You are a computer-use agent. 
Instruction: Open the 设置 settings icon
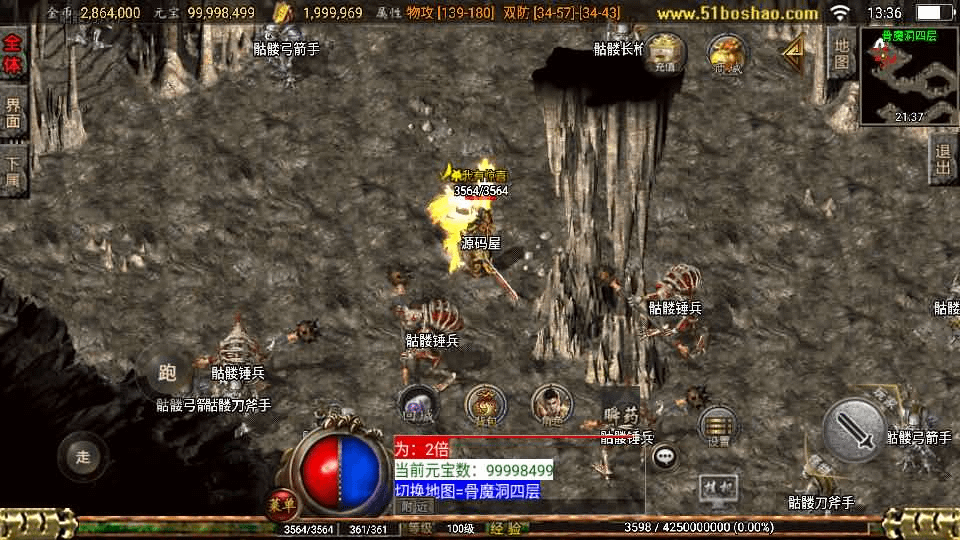pyautogui.click(x=718, y=426)
